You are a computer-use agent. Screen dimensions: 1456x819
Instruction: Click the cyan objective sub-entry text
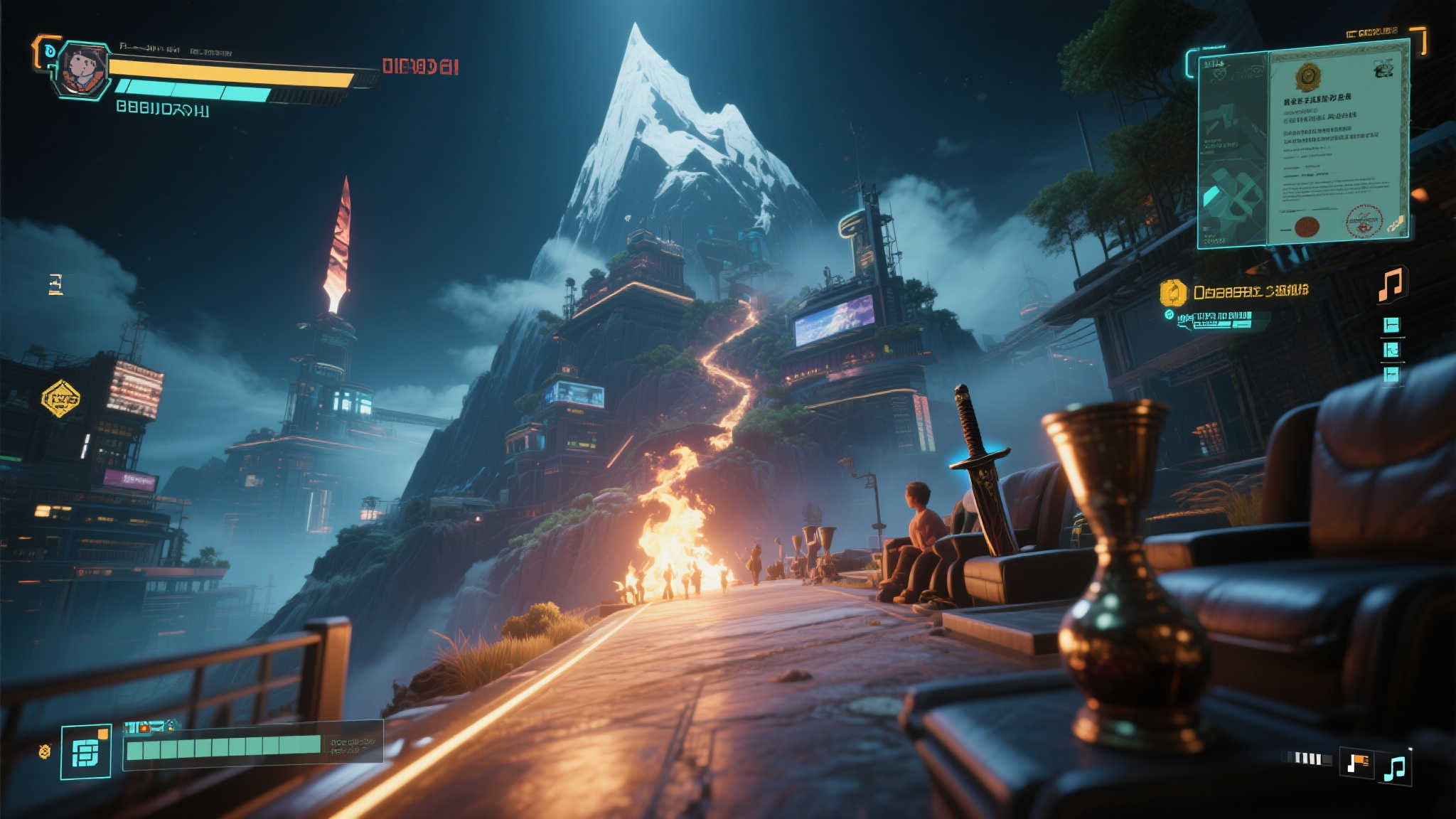point(1220,319)
